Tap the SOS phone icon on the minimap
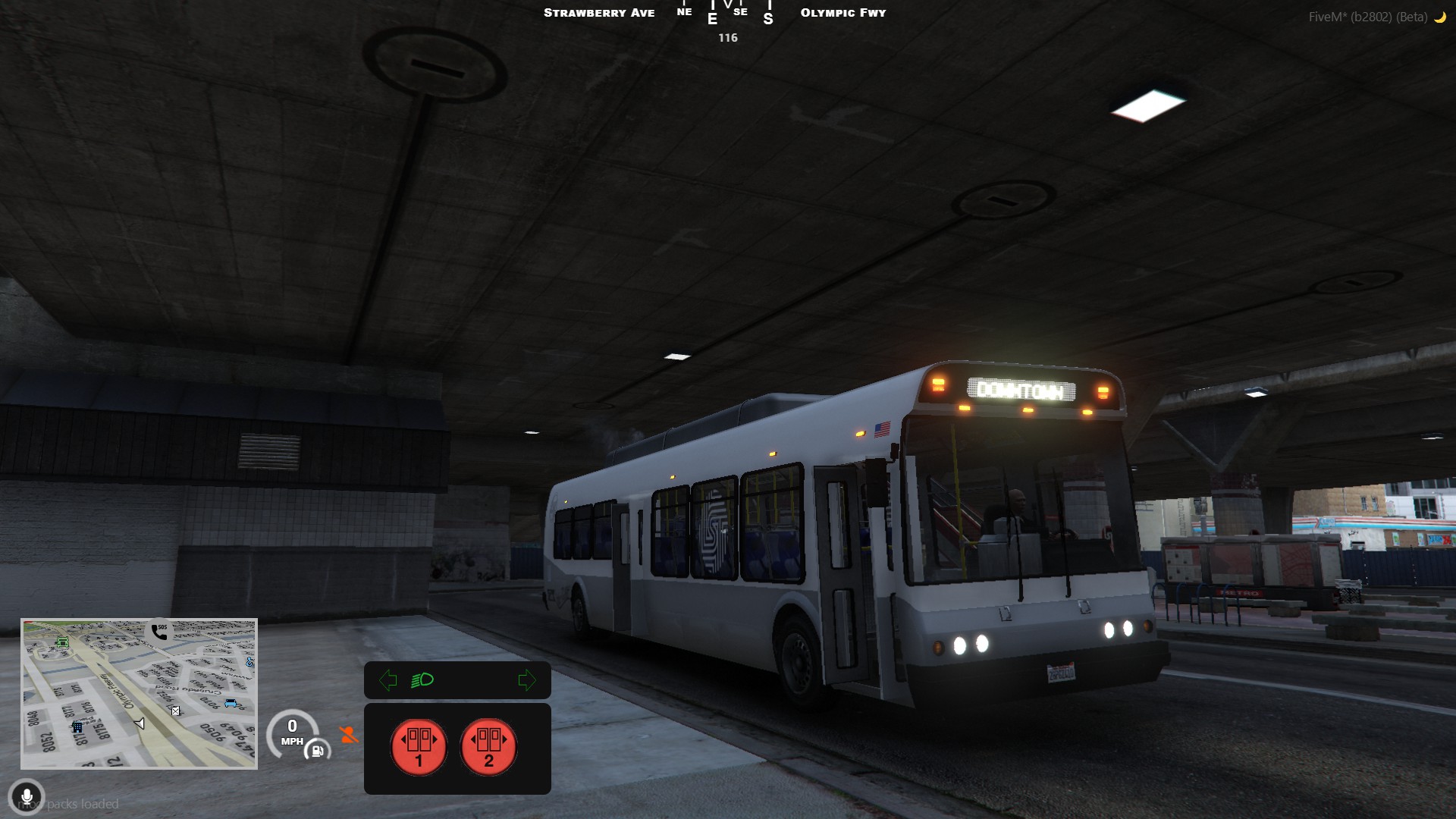 [x=159, y=632]
